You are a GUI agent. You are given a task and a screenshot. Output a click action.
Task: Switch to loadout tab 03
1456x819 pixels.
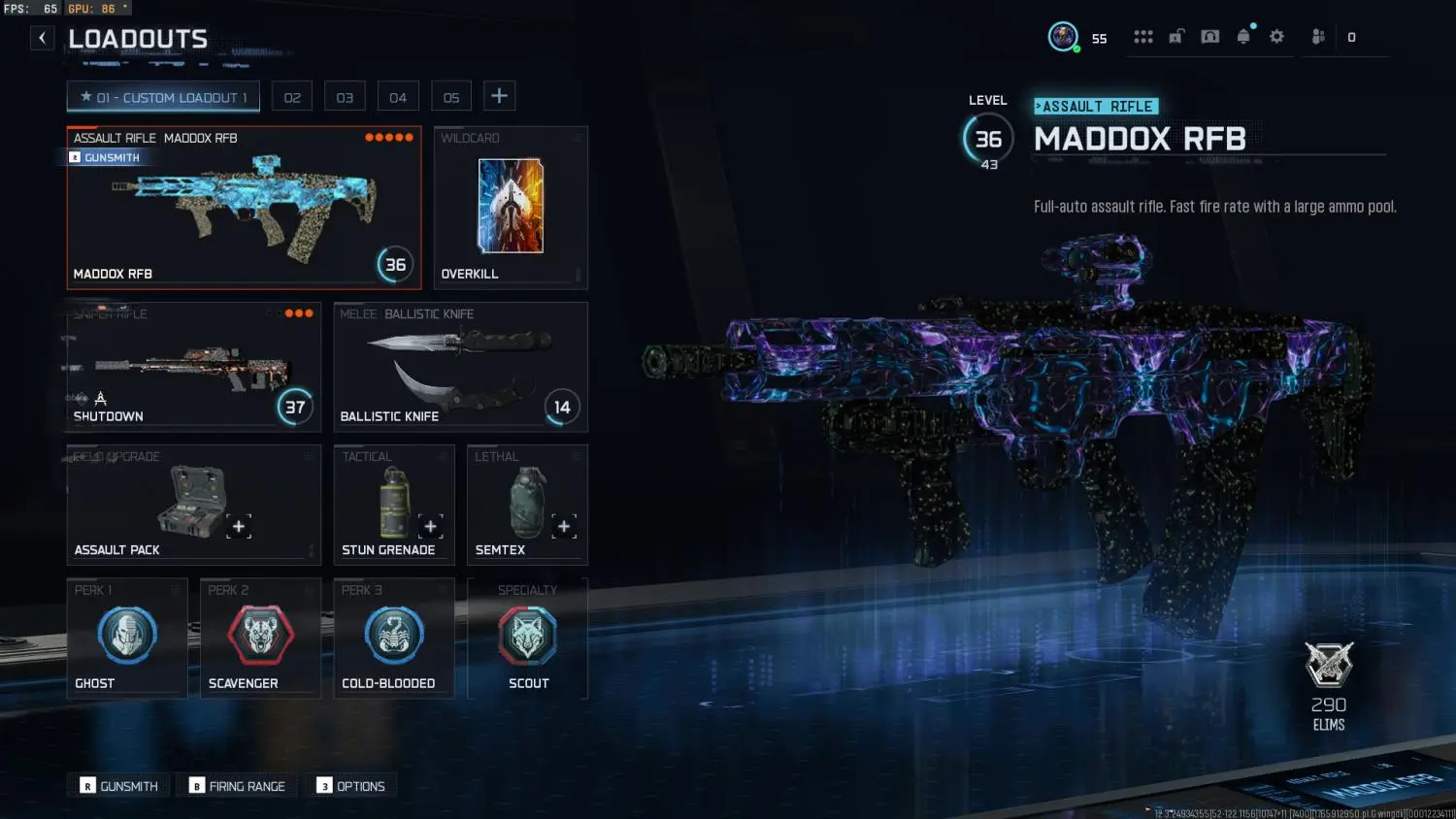tap(345, 95)
